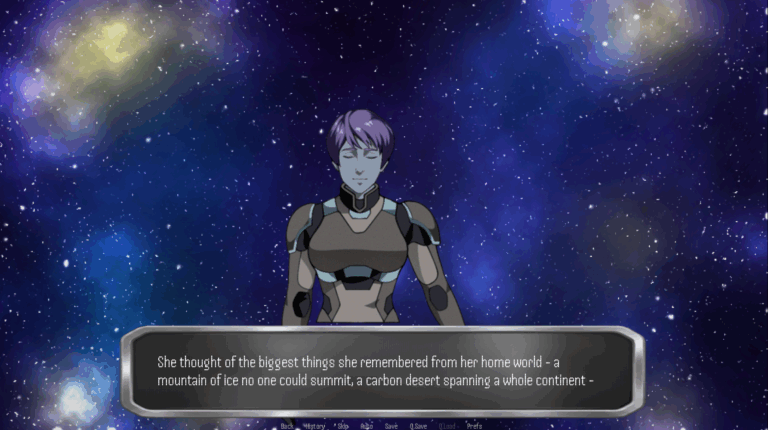Open the dialogue History log
Viewport: 768px width, 430px height.
point(314,425)
